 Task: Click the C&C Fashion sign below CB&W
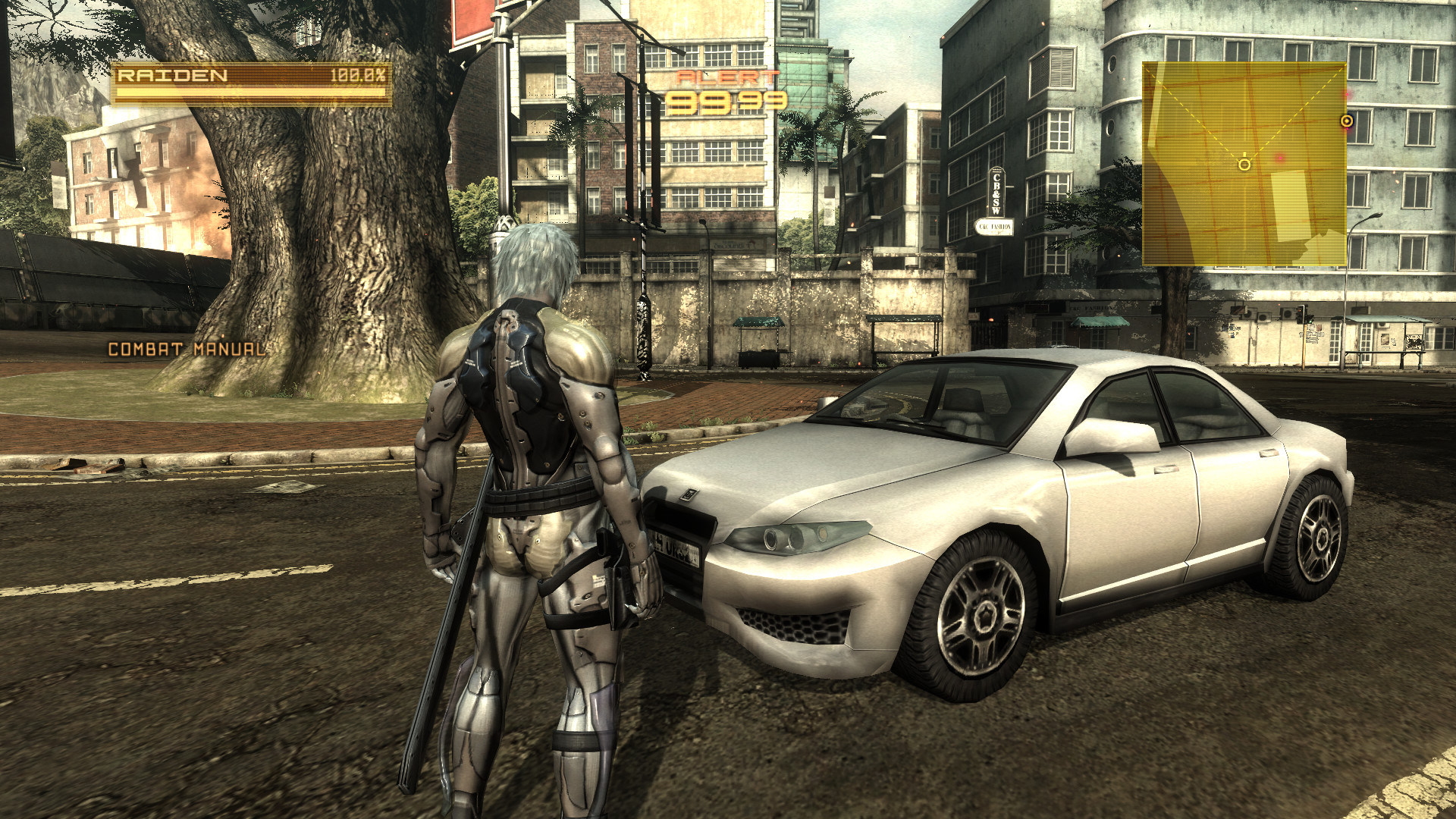(994, 225)
